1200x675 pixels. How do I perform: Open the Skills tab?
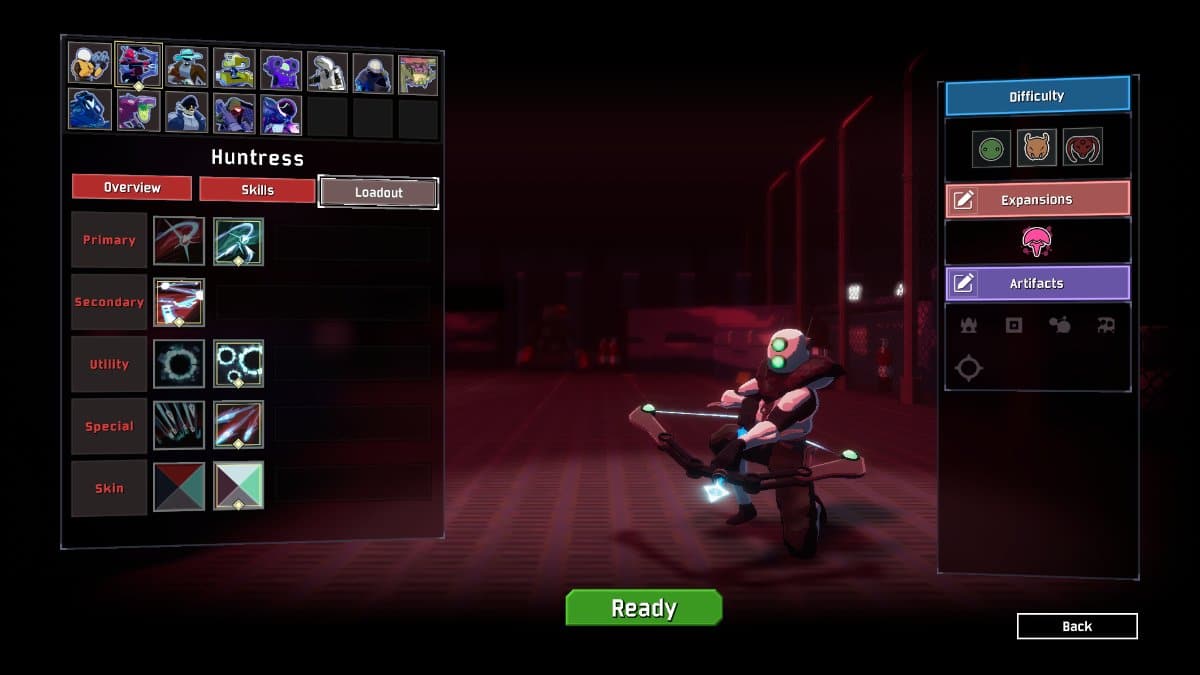coord(257,189)
